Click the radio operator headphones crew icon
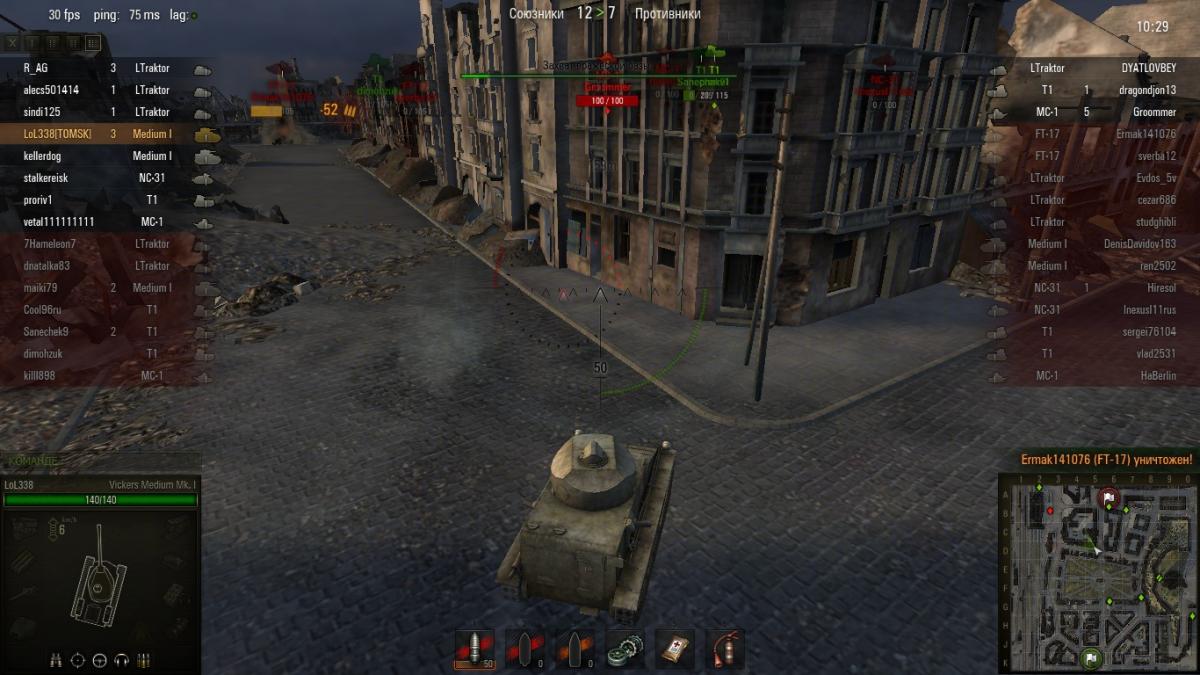1200x675 pixels. point(122,660)
